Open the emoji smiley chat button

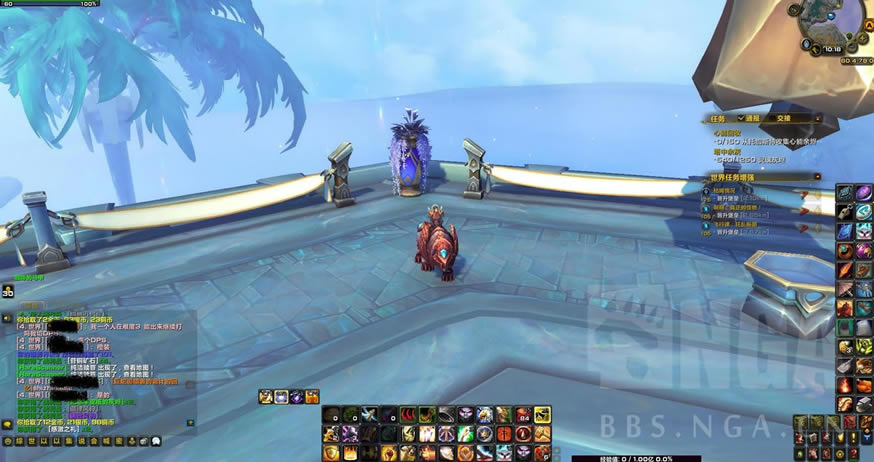tap(8, 440)
